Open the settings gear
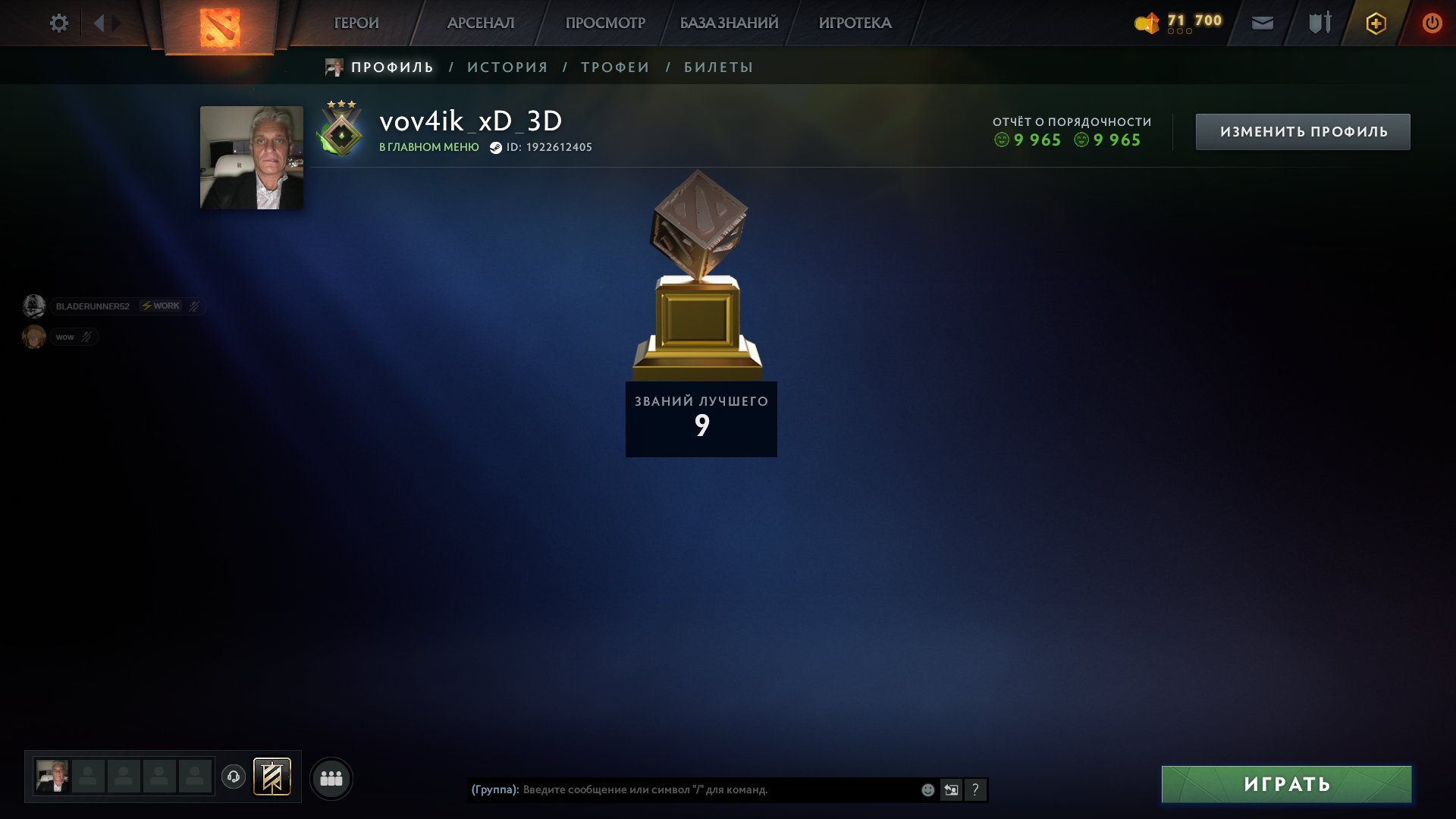The width and height of the screenshot is (1456, 819). coord(58,23)
